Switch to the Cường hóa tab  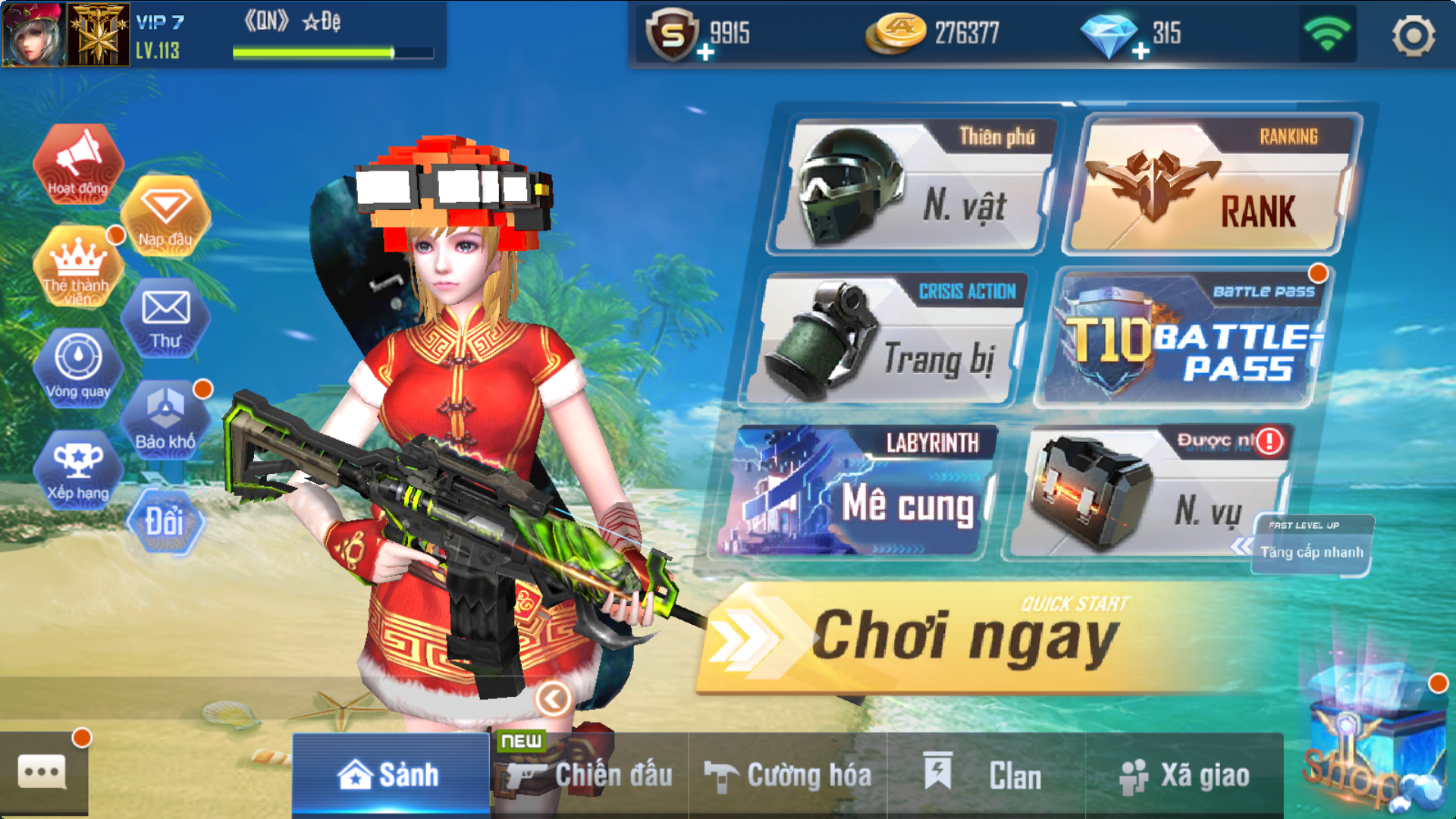[x=789, y=775]
